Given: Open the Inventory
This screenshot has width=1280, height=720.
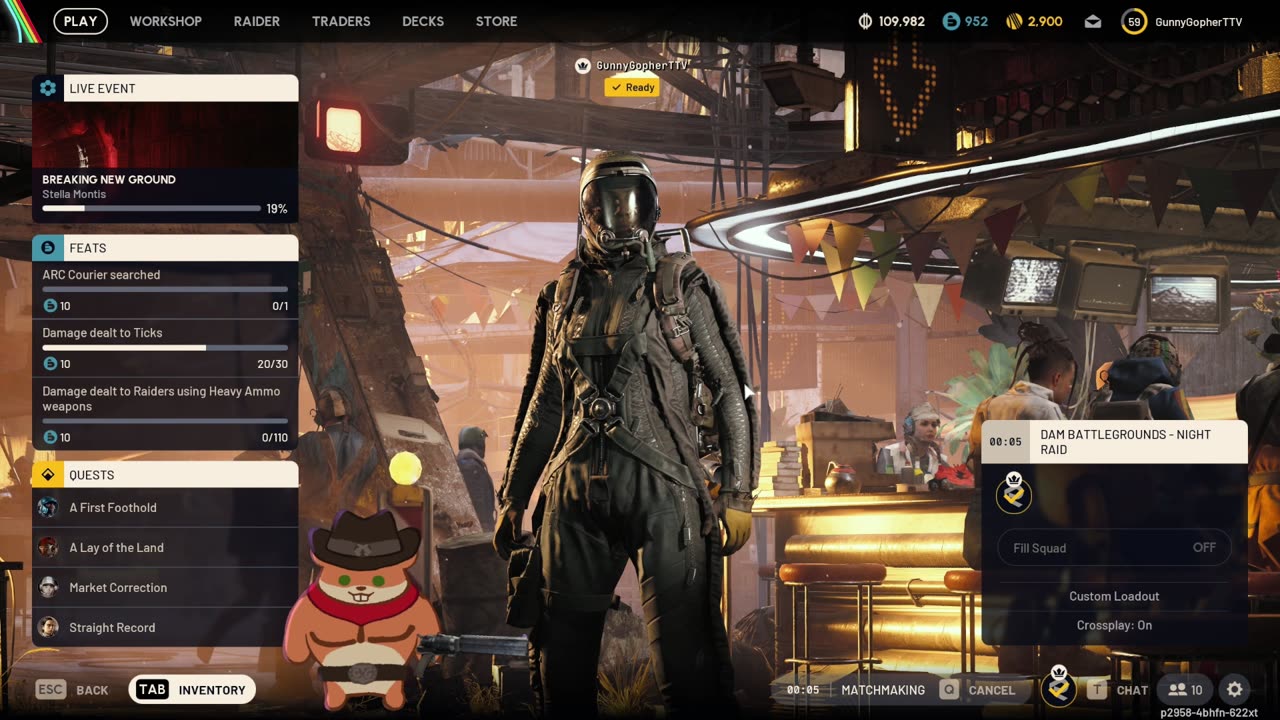Looking at the screenshot, I should click(193, 690).
